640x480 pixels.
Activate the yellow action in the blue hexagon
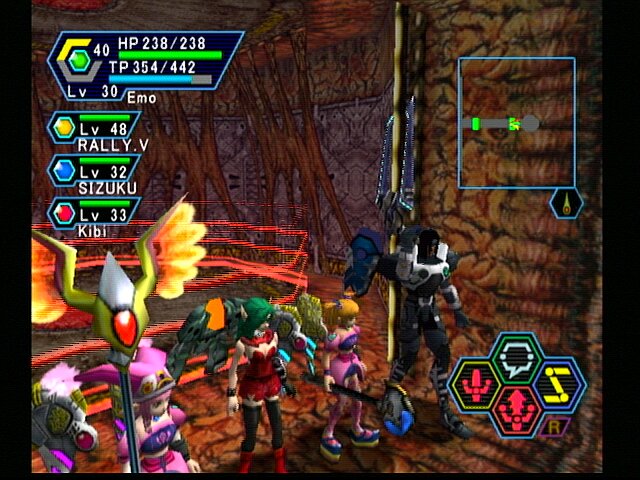point(558,383)
